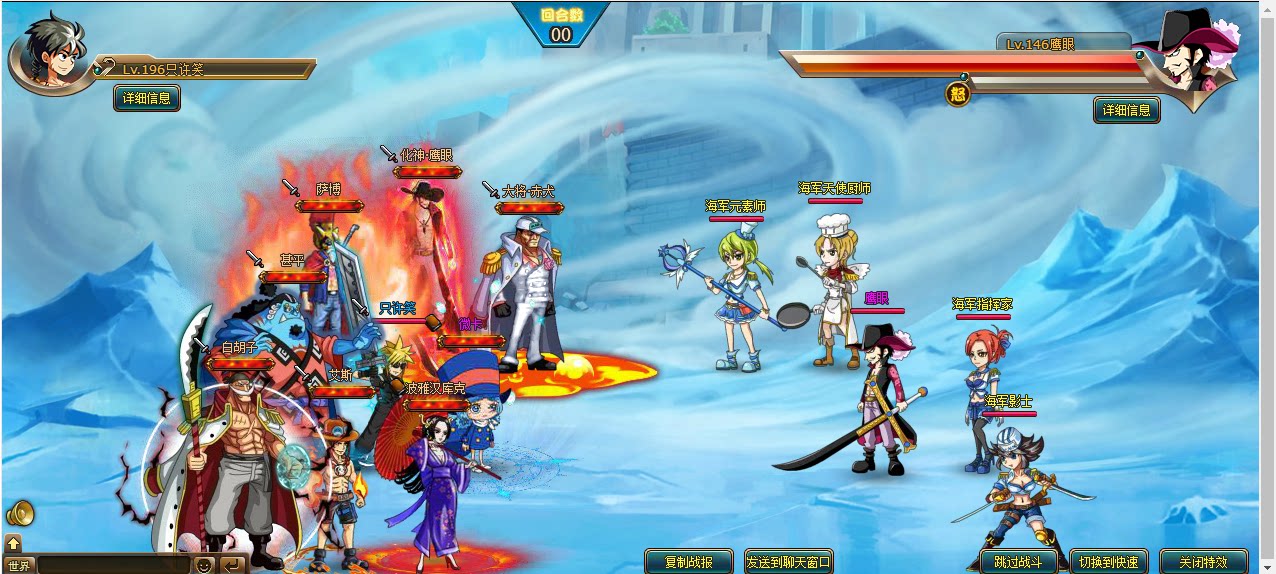
Task: Switch to fast speed with 切换到快速
Action: [1109, 562]
